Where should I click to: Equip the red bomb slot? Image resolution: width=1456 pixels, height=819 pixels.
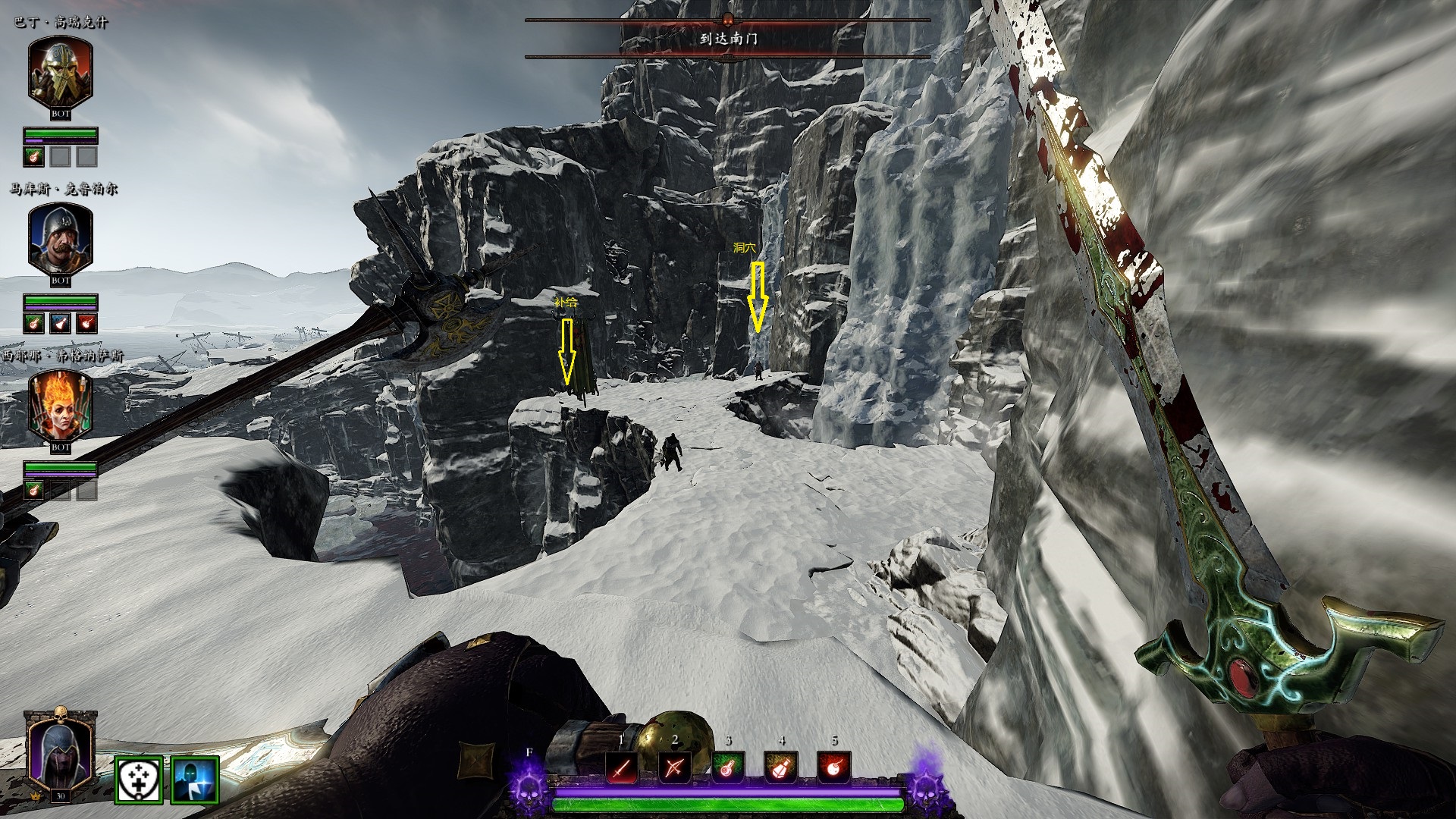[x=834, y=768]
